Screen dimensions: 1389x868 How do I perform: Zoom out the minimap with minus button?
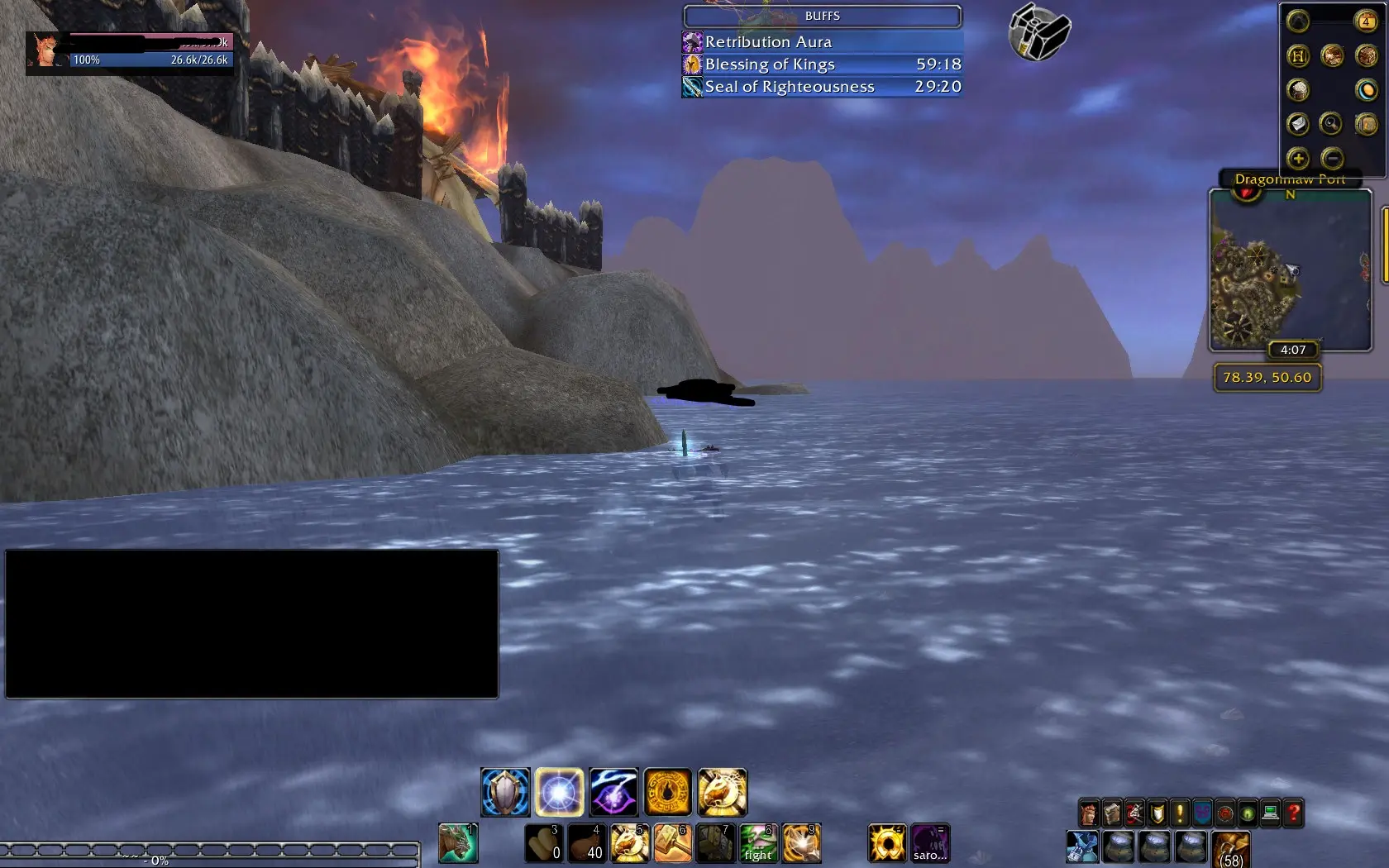[x=1331, y=158]
